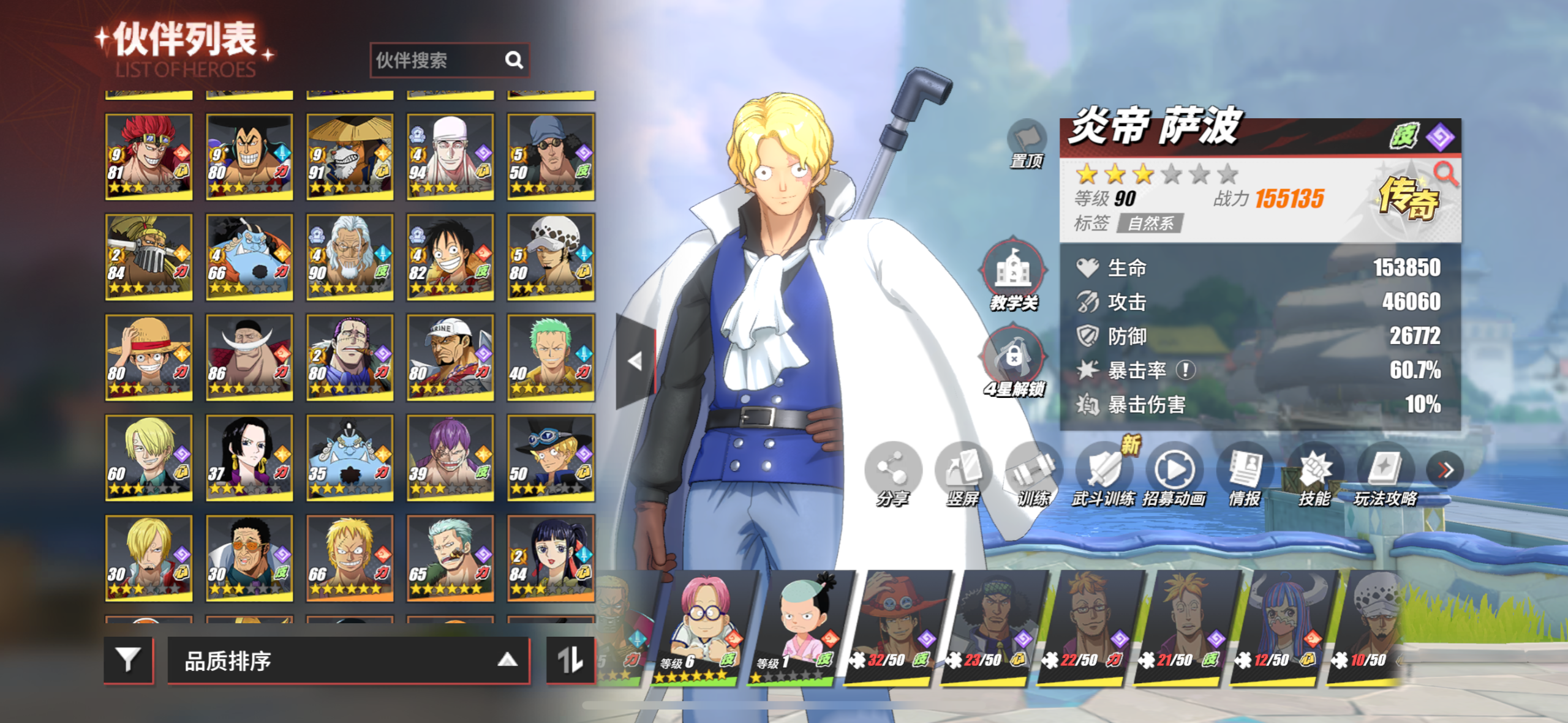Open 武斗训练 combat training

tap(1103, 474)
